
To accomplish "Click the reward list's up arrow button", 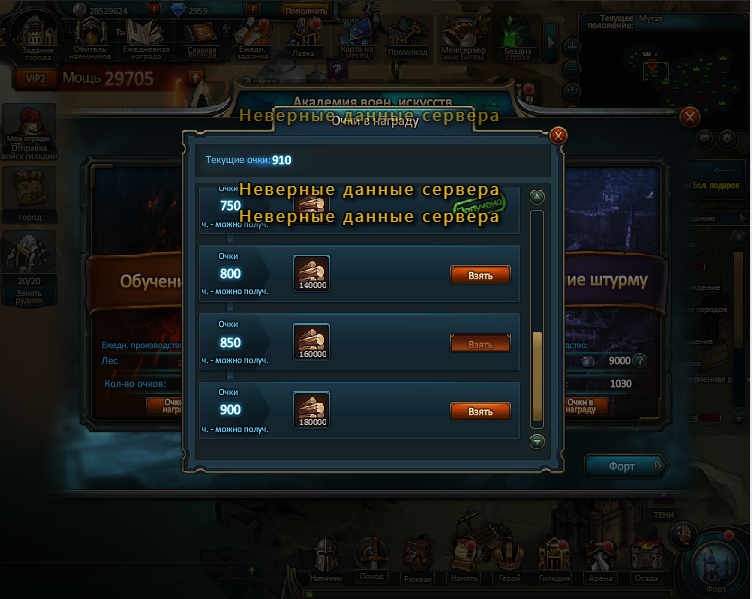I will tap(537, 197).
